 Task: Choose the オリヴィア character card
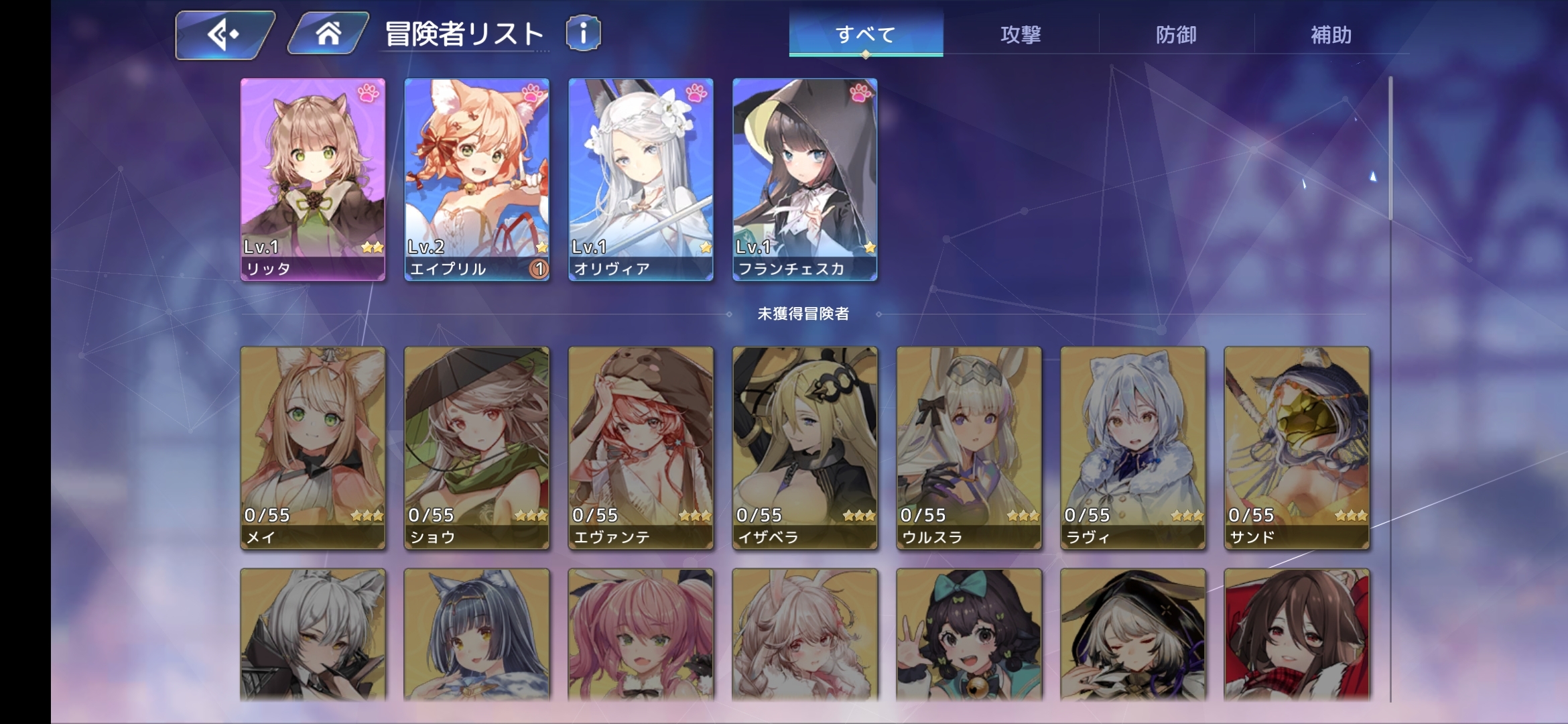641,179
